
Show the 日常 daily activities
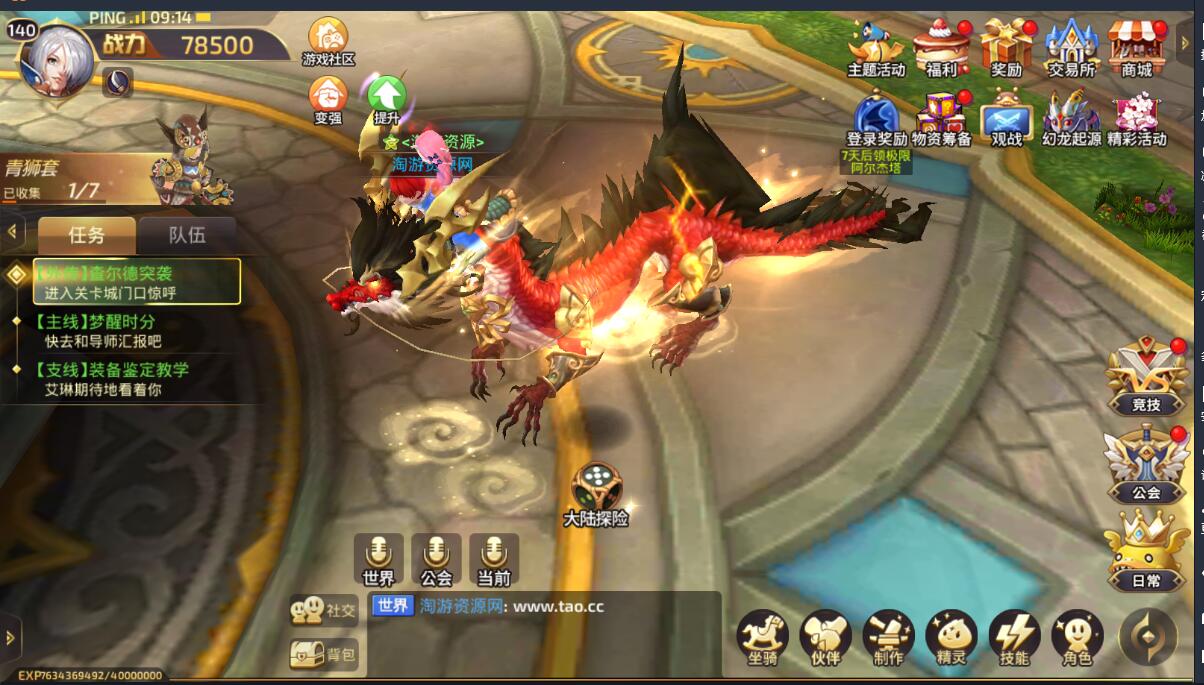tap(1146, 551)
